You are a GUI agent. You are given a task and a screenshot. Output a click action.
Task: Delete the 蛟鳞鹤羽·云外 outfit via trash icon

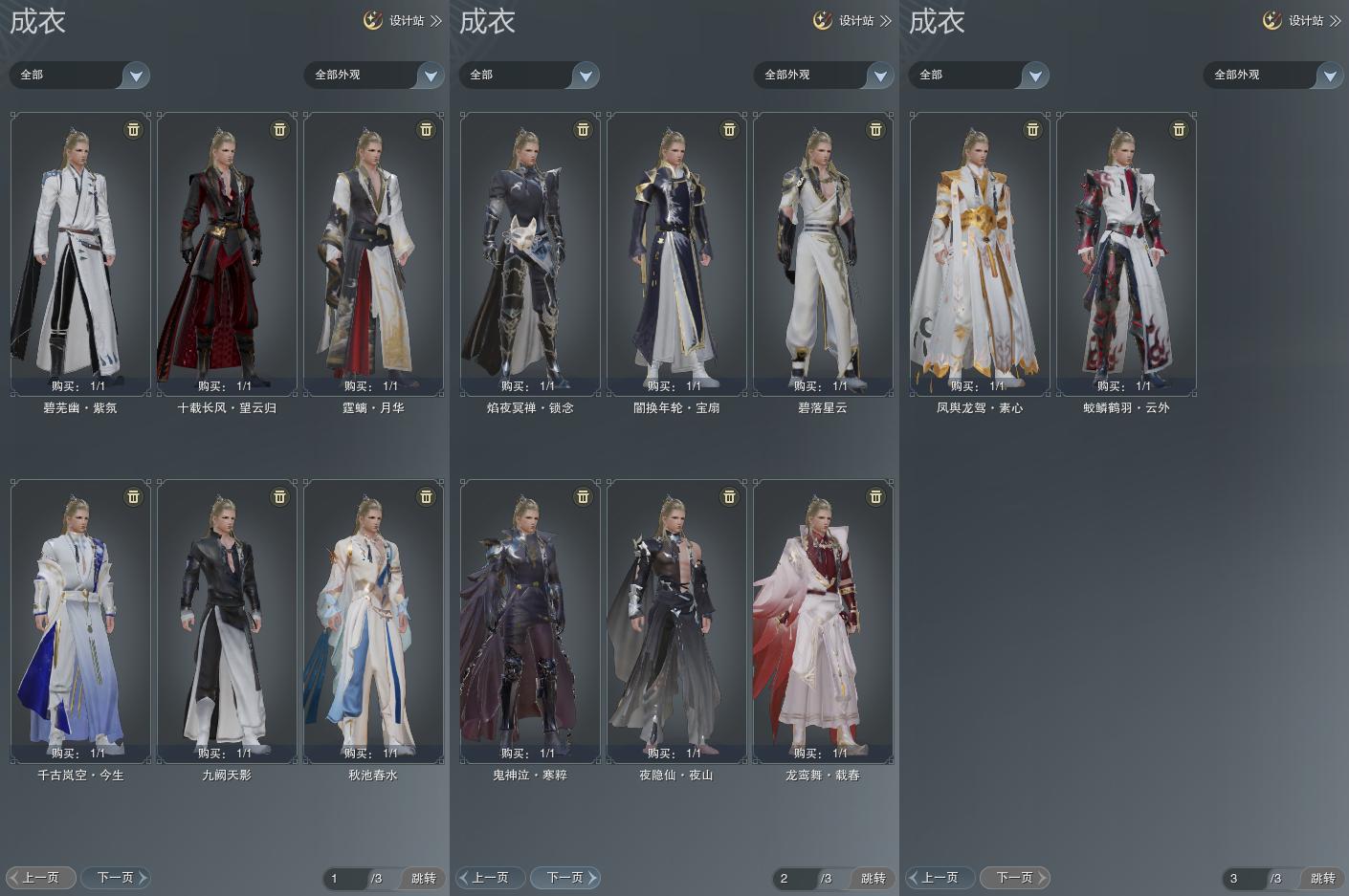click(1179, 129)
